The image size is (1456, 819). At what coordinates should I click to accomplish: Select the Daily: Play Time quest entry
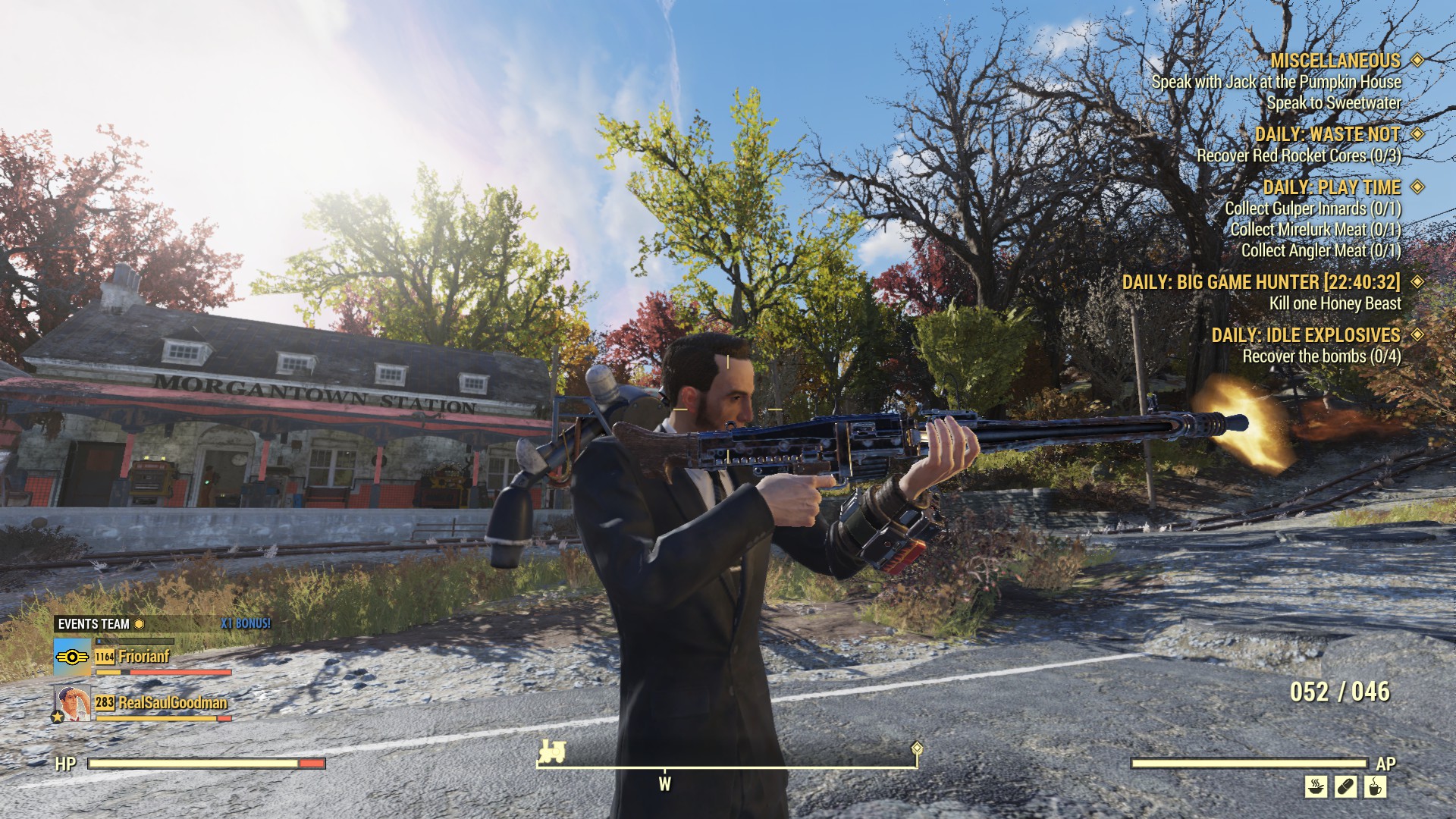[1331, 187]
